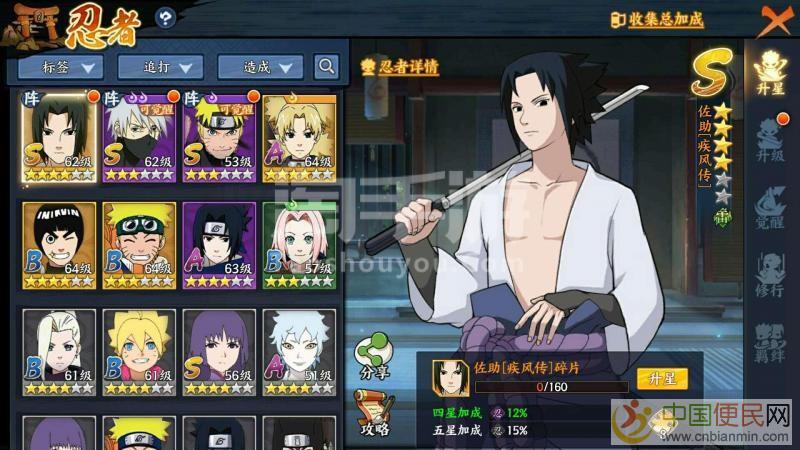Open the question mark help icon
Viewport: 800px width, 450px height.
[166, 17]
